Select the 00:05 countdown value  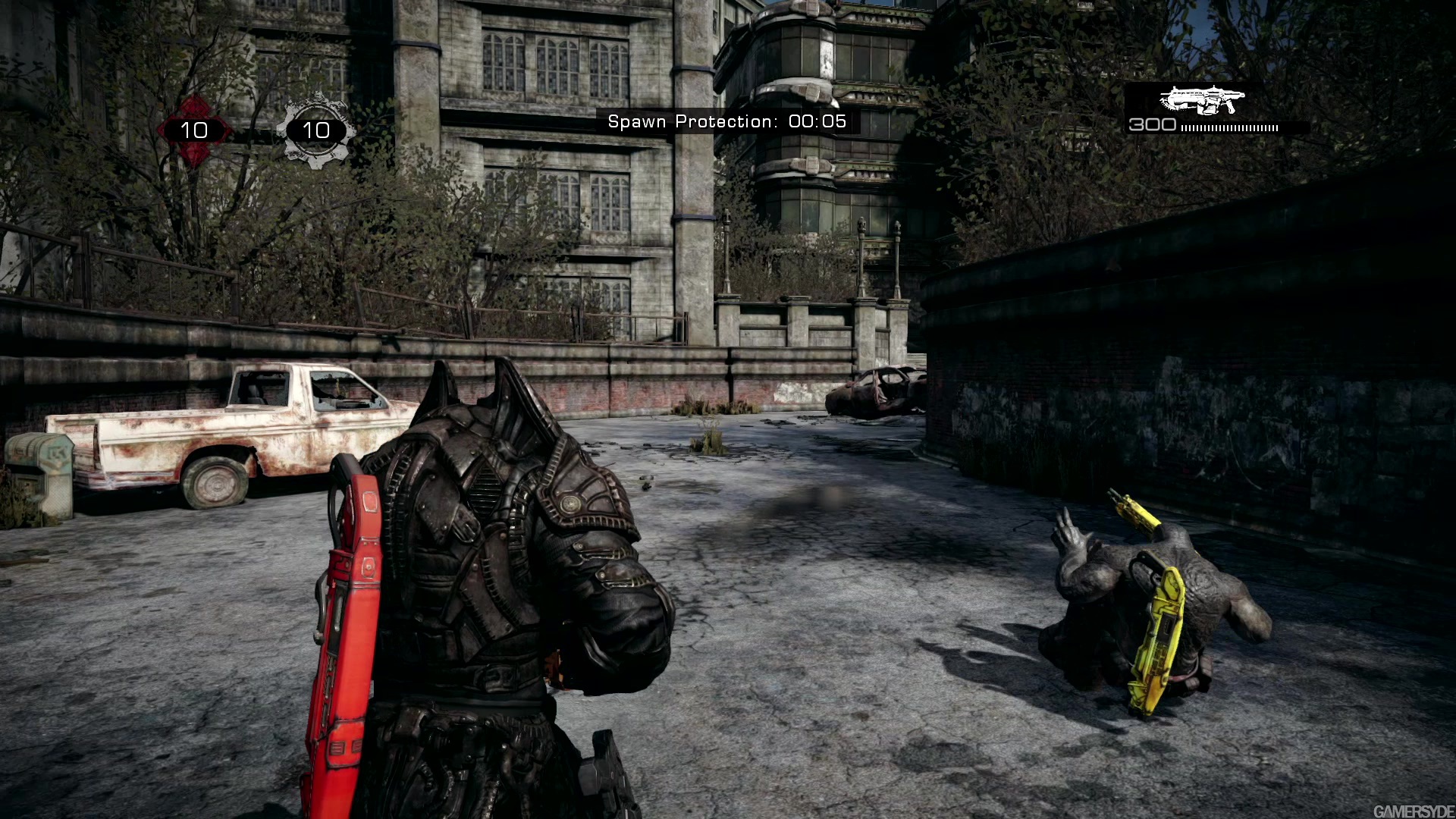click(x=819, y=121)
